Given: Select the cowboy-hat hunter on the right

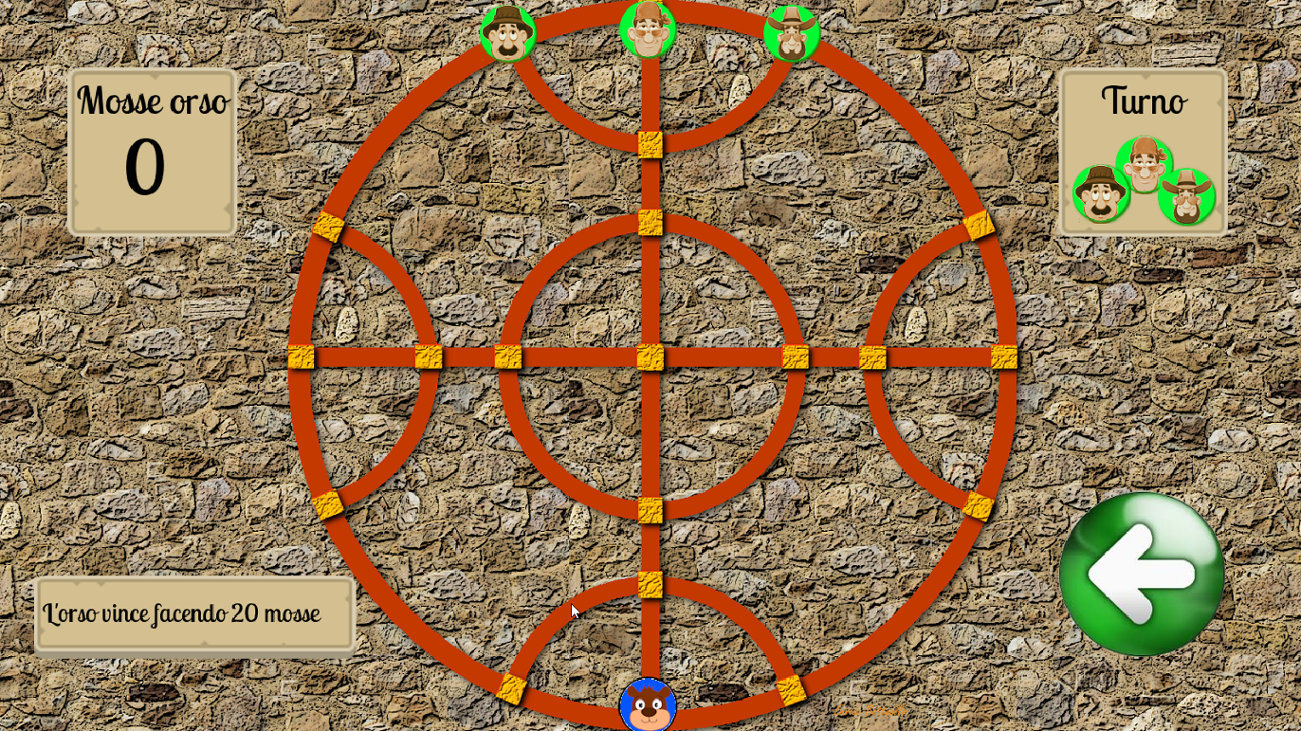Looking at the screenshot, I should tap(792, 33).
